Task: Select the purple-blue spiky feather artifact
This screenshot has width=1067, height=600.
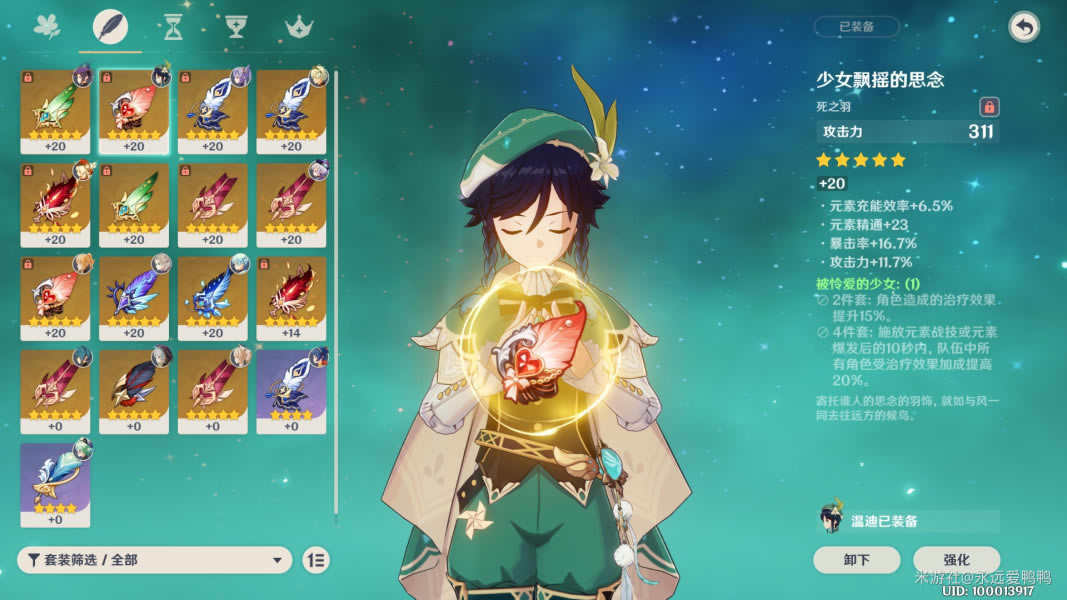Action: pyautogui.click(x=134, y=297)
